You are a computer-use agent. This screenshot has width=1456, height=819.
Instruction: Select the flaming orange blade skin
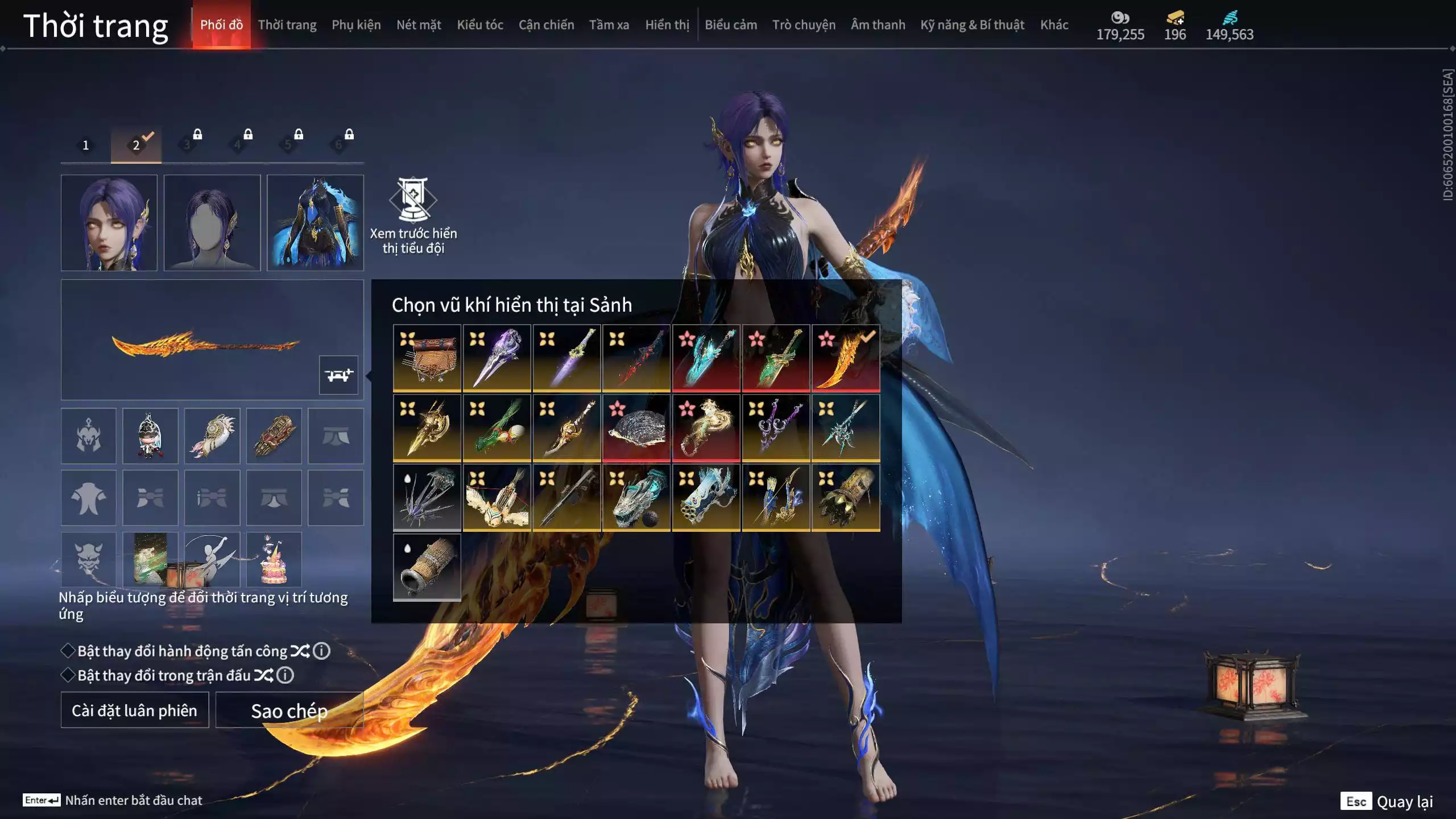846,358
